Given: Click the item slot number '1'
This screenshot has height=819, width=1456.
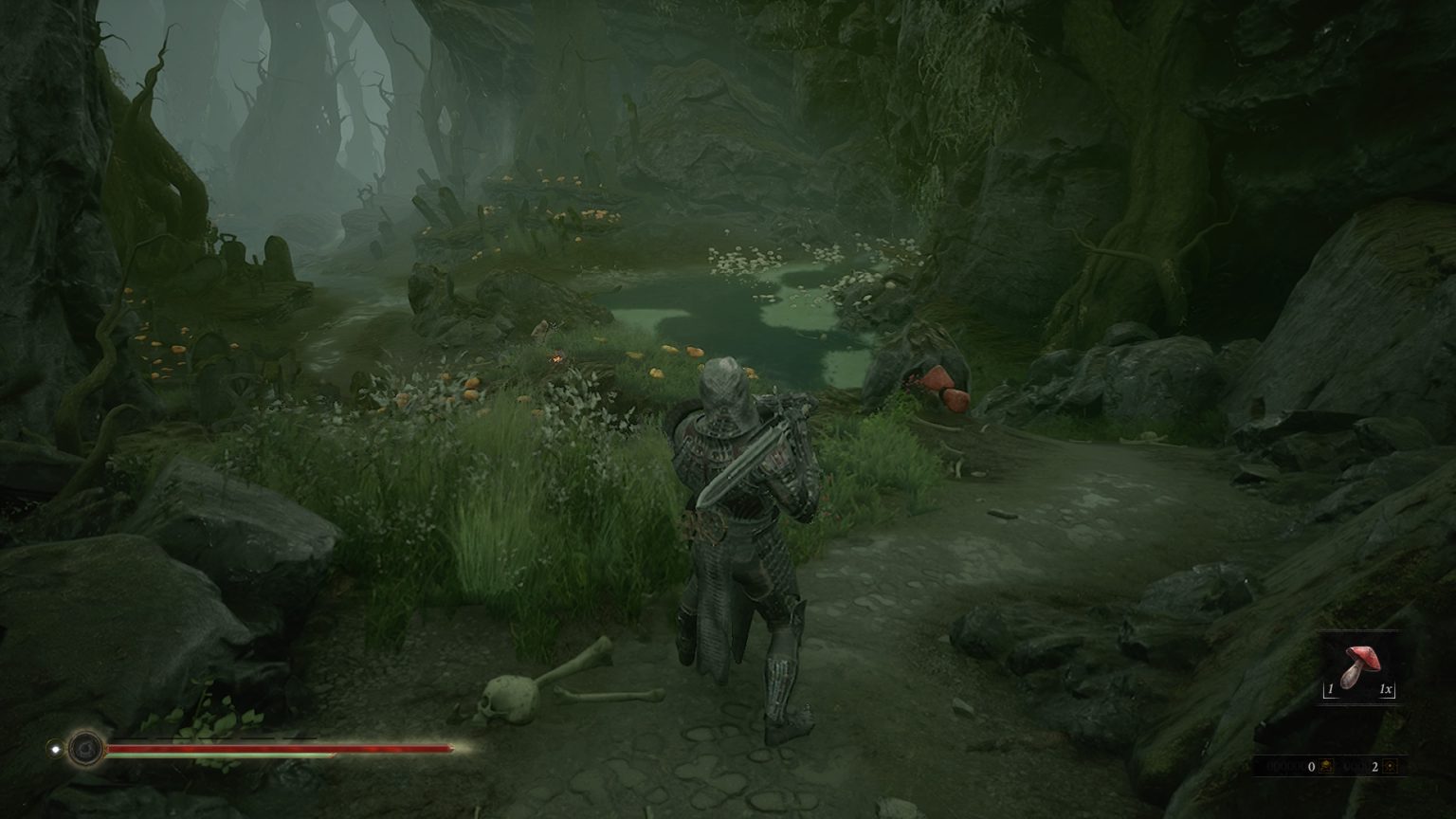Looking at the screenshot, I should [x=1331, y=690].
